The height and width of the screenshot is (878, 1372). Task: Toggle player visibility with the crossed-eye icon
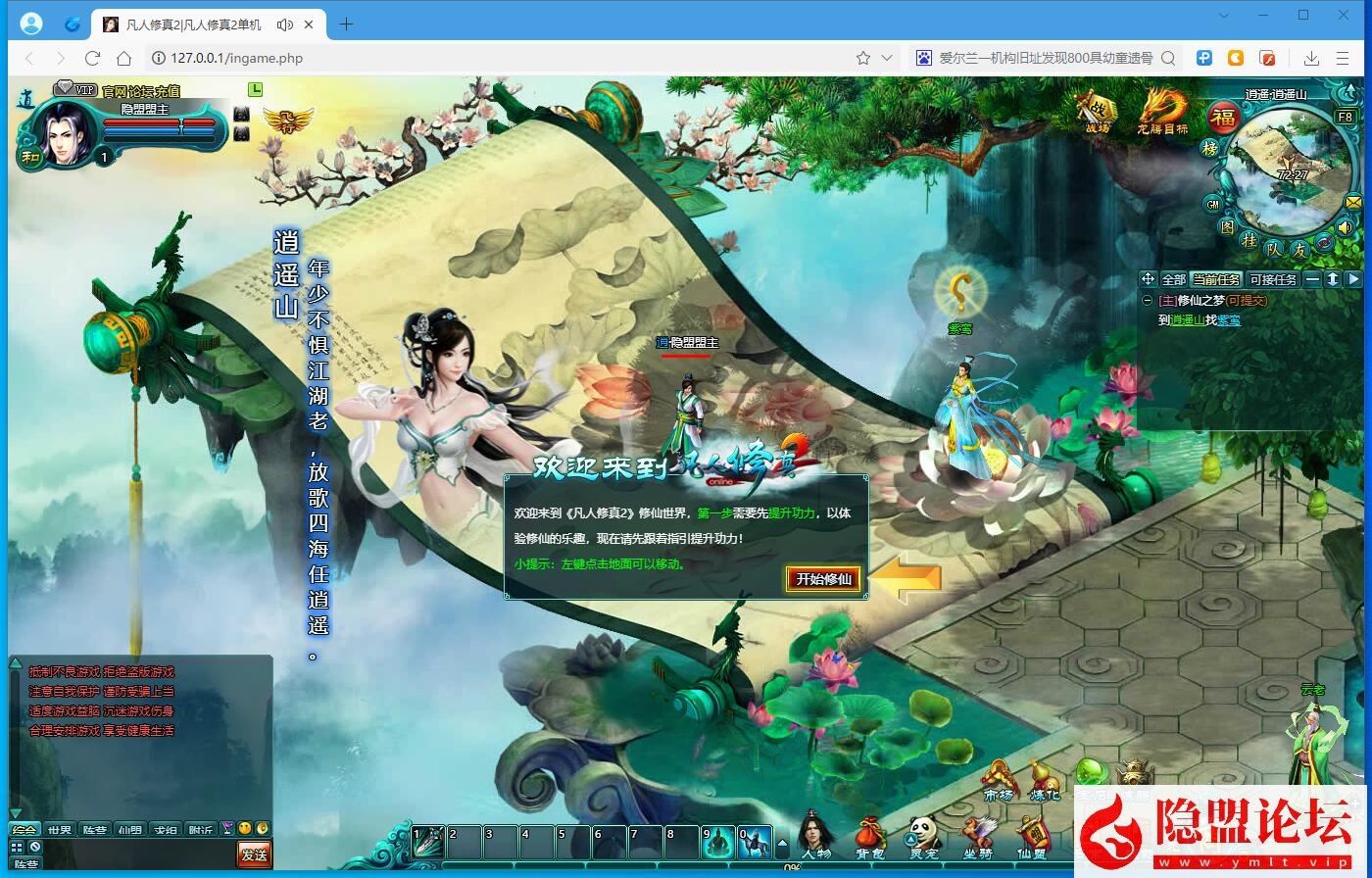[1323, 241]
